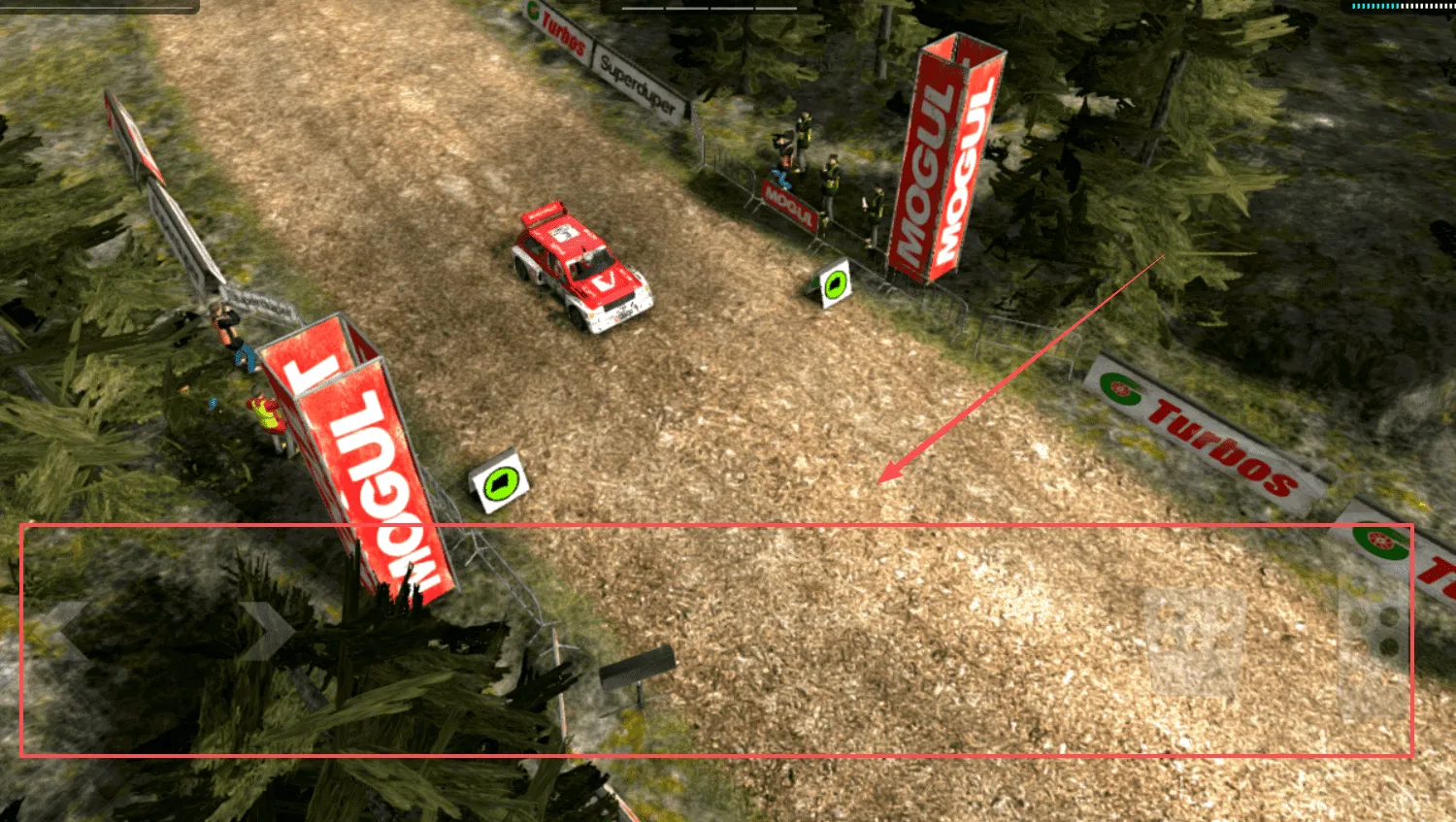Tap the steer left arrow

(70, 632)
